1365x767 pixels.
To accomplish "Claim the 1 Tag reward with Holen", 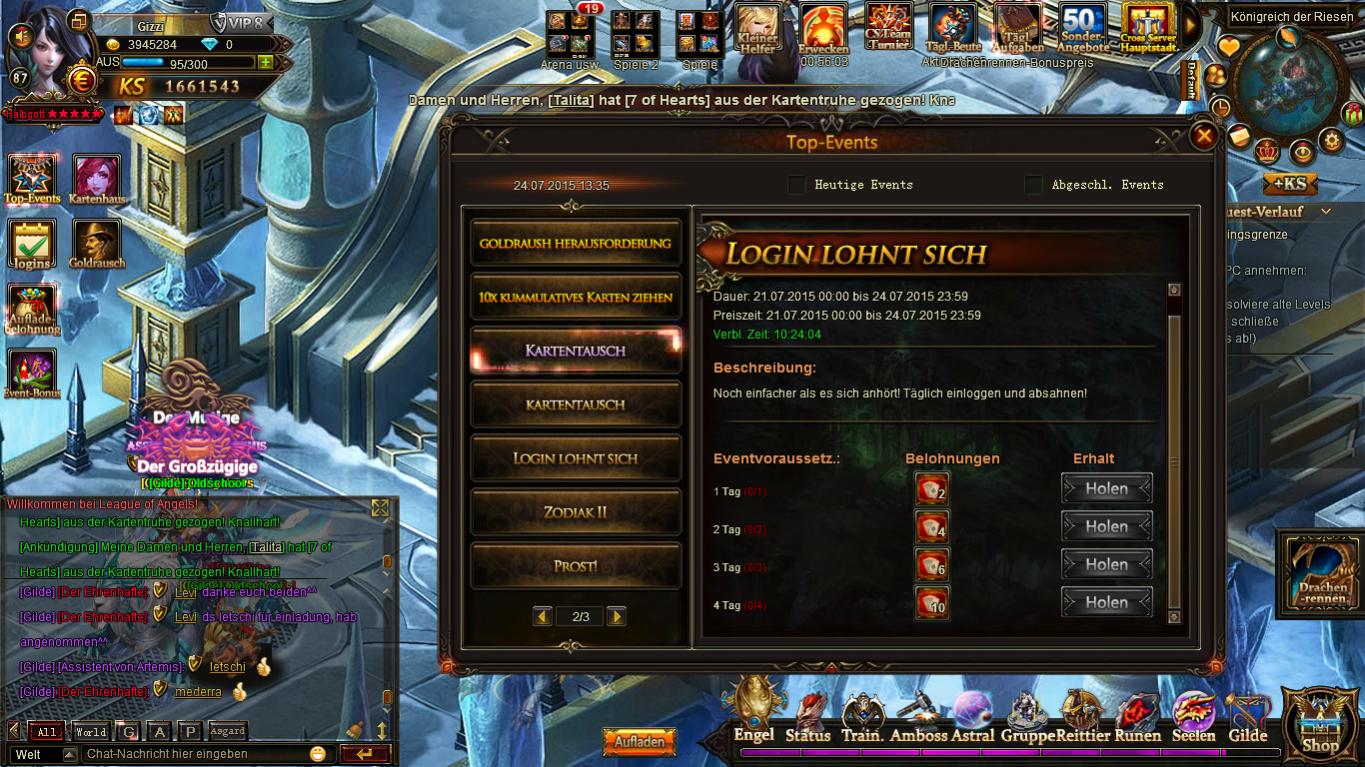I will (1106, 489).
